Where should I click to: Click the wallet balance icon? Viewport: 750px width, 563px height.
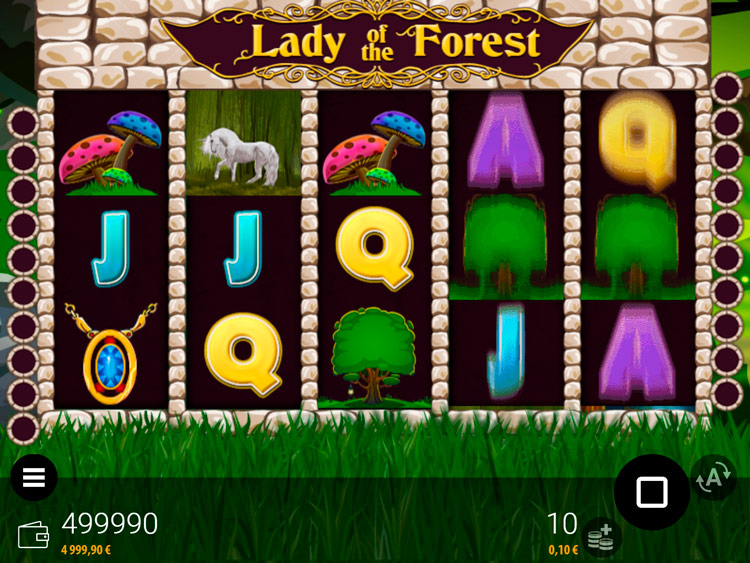(x=33, y=535)
